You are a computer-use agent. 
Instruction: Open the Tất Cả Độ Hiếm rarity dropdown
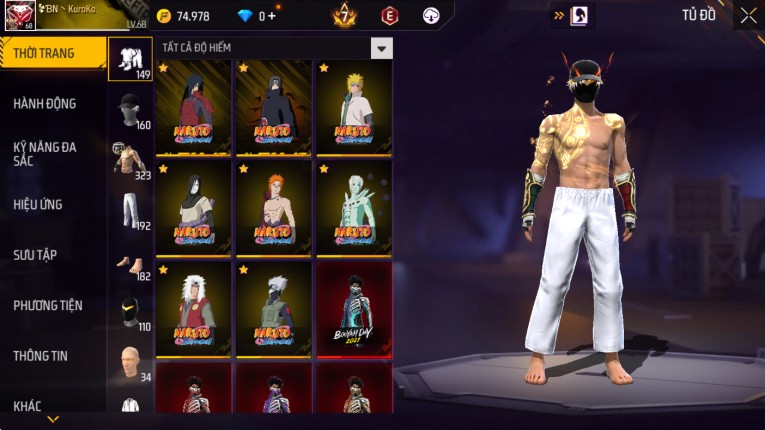click(x=381, y=48)
